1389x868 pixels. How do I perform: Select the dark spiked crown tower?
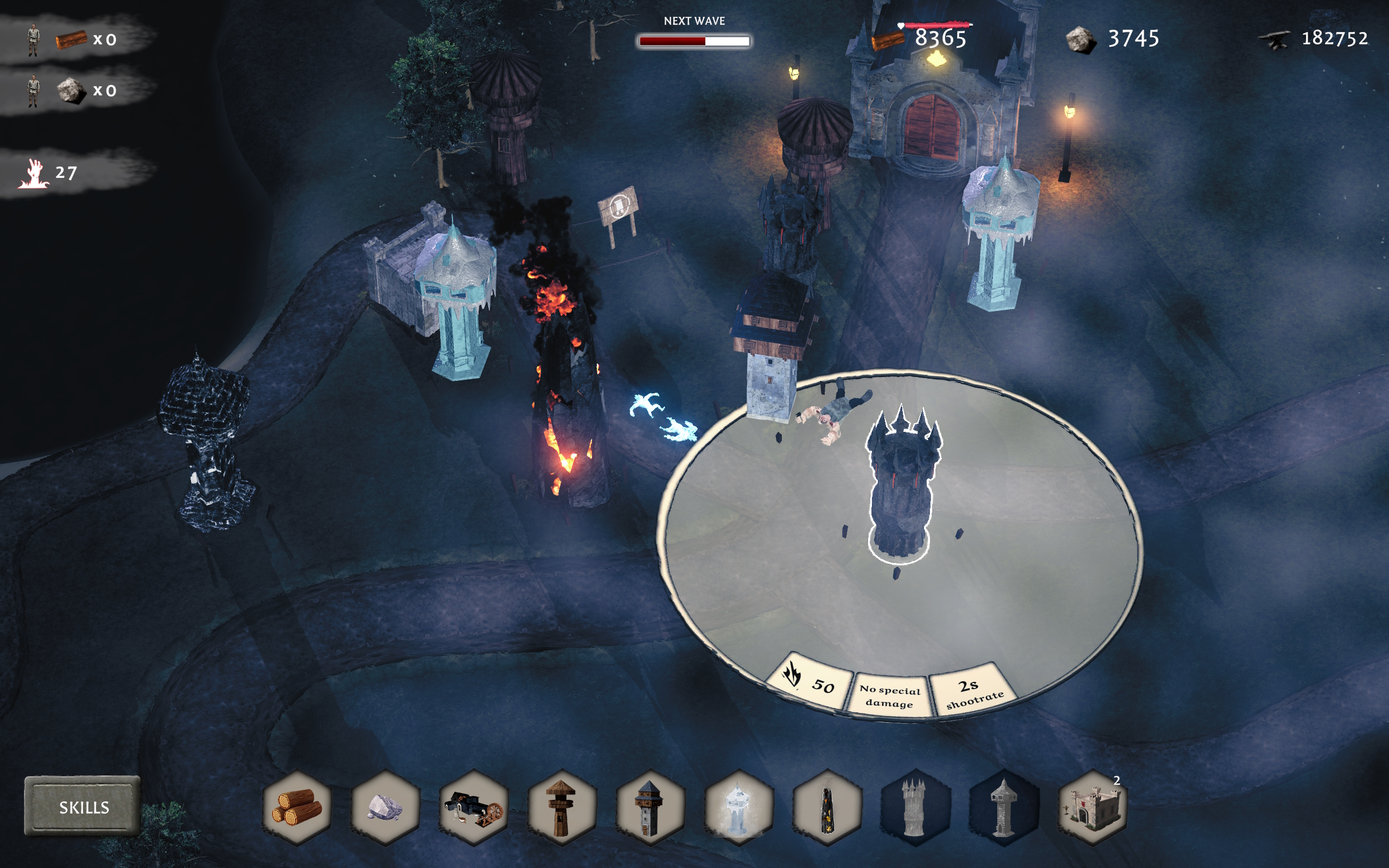(915, 807)
